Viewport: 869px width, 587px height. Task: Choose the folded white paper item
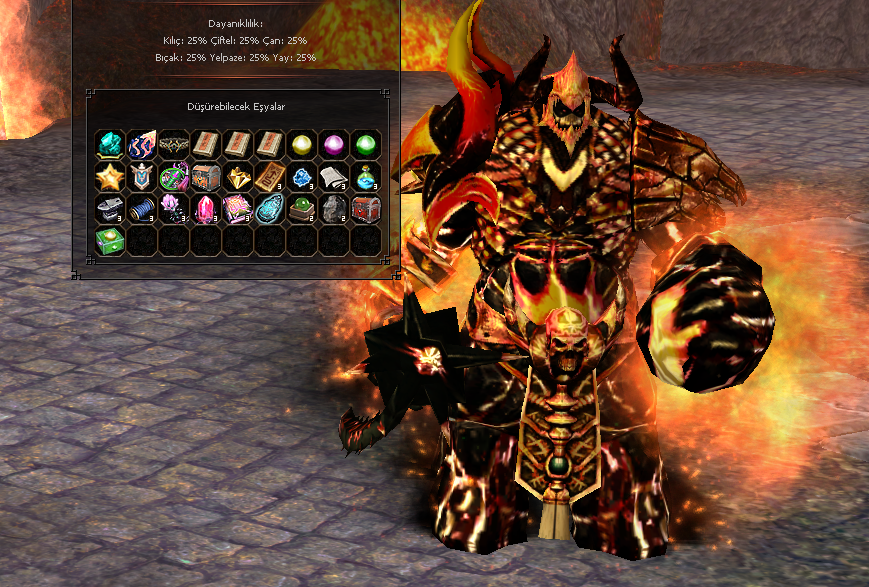point(334,177)
